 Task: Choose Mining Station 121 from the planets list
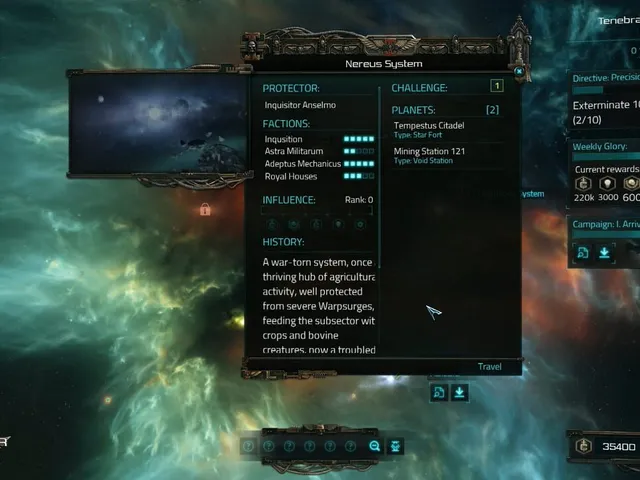pos(429,154)
